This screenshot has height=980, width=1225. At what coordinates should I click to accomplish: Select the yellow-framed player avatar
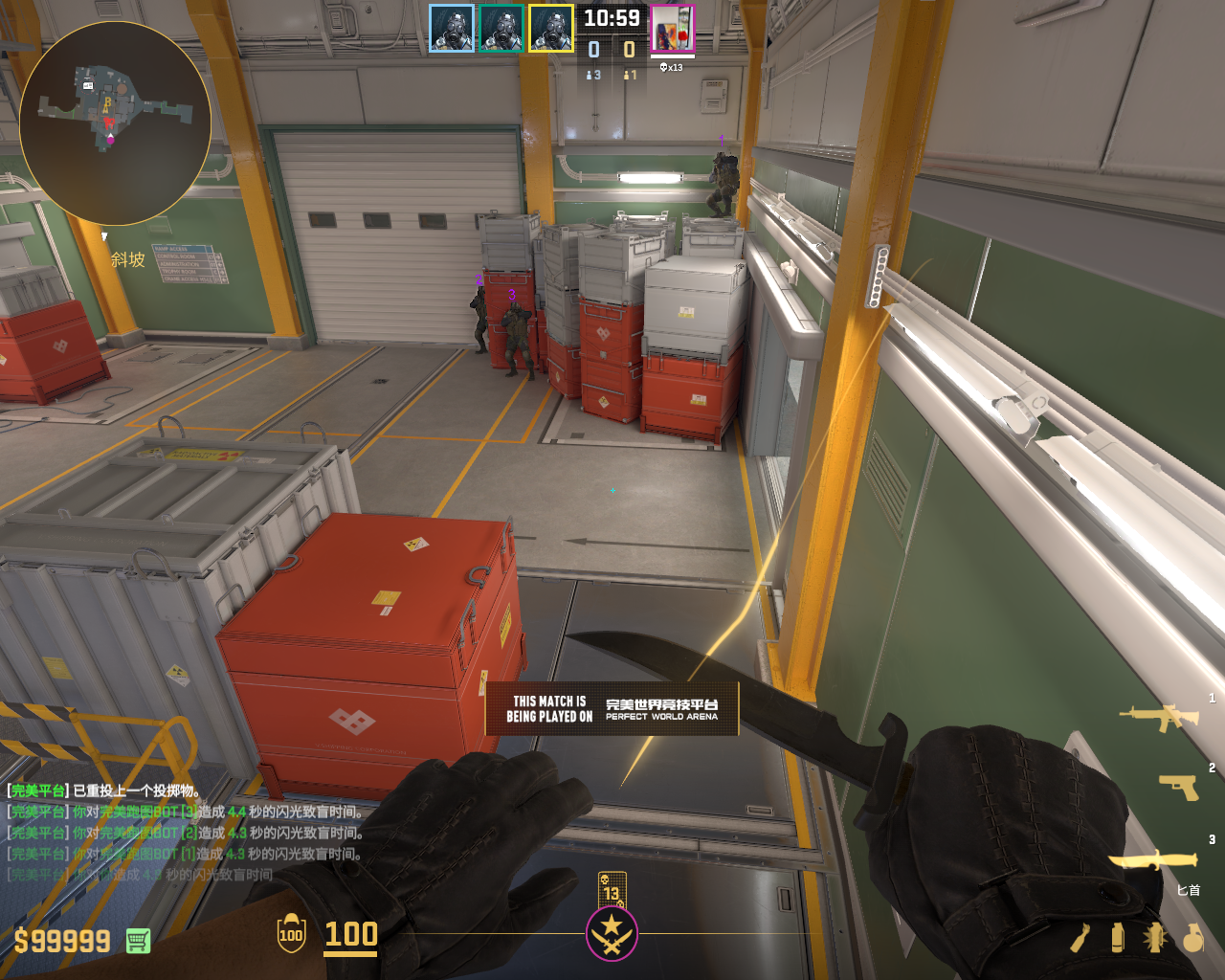coord(551,29)
